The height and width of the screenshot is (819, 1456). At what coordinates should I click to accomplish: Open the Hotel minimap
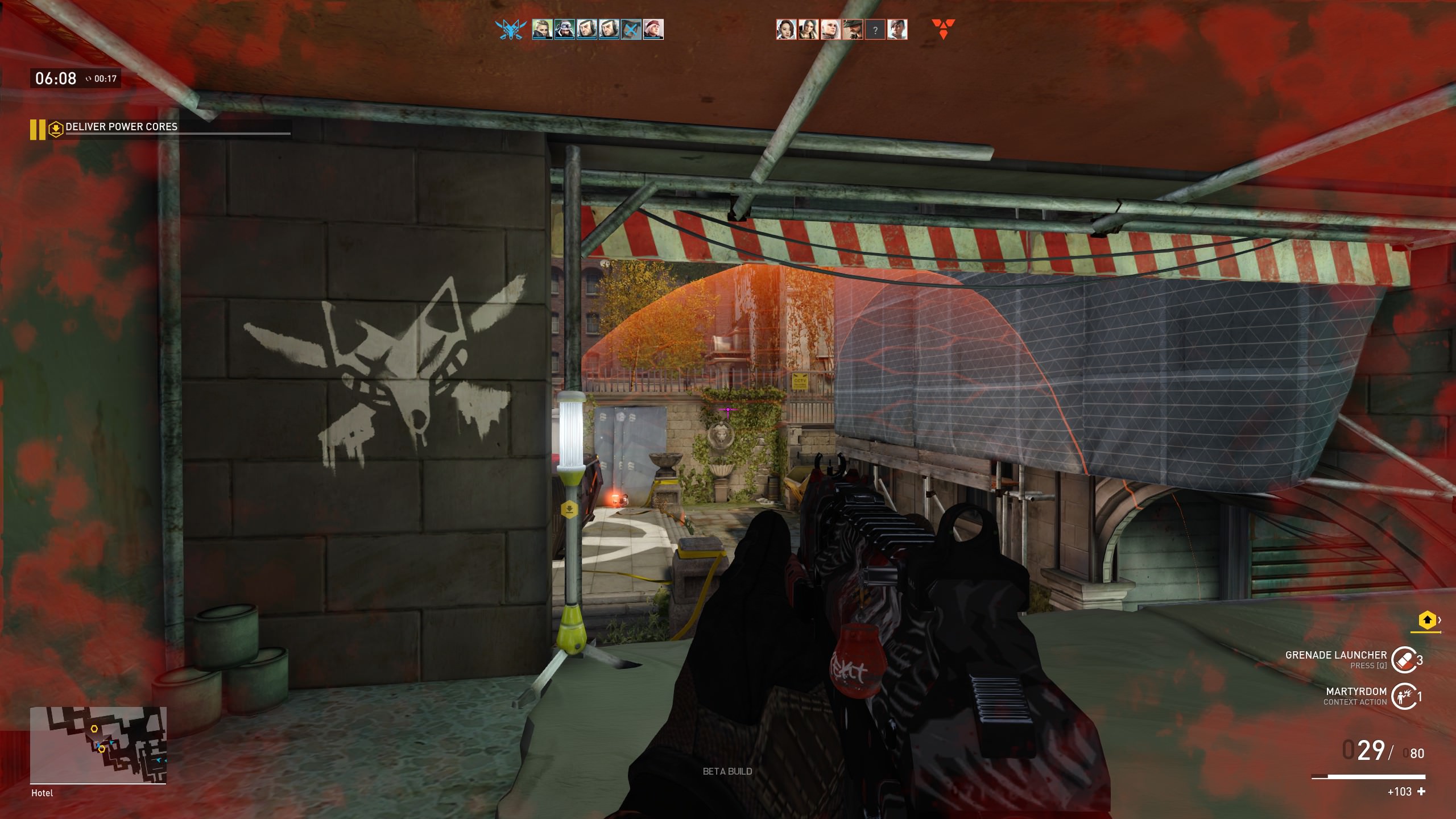(x=98, y=744)
